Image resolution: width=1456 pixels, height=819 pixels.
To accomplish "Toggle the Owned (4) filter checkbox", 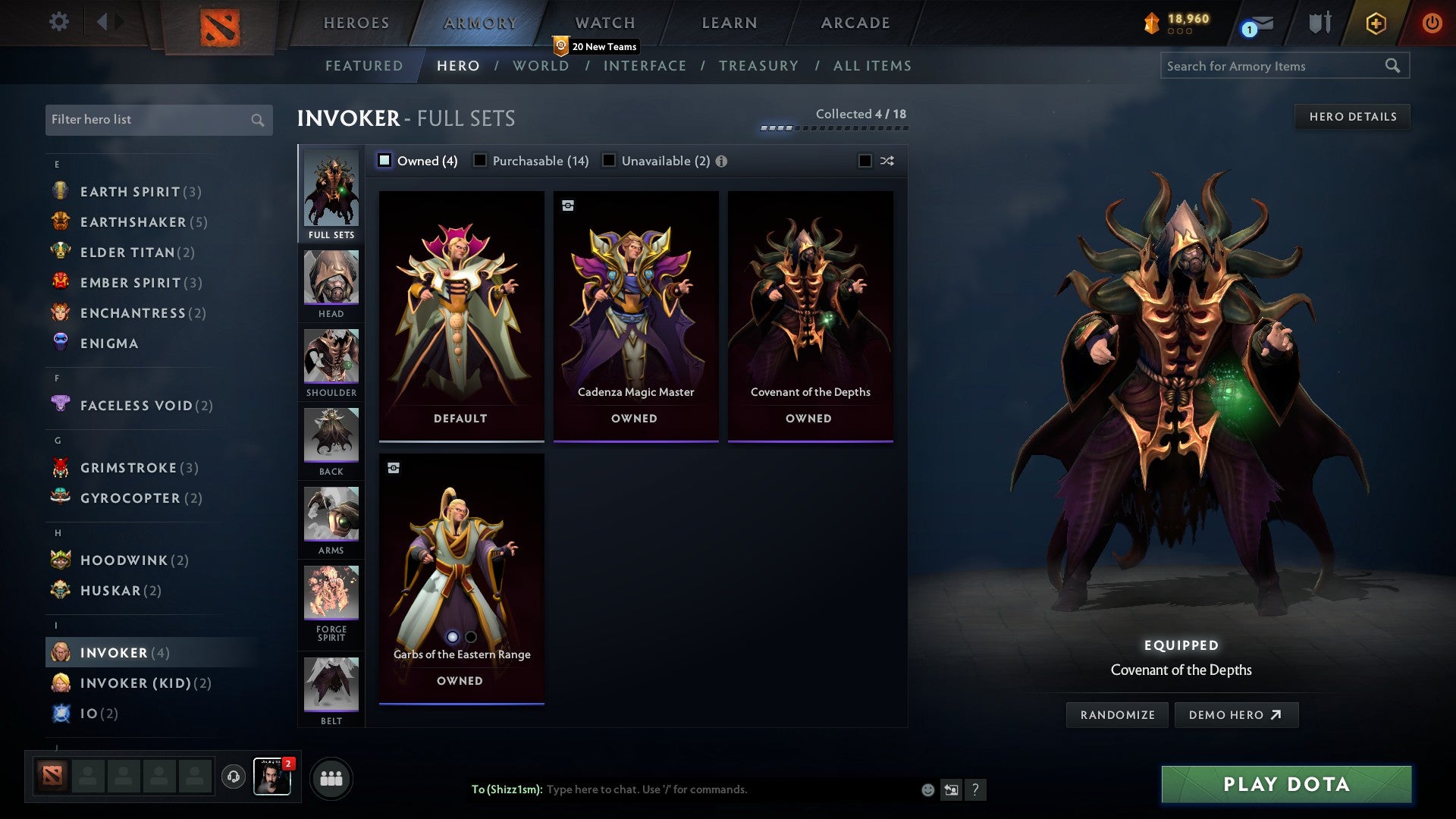I will (384, 161).
